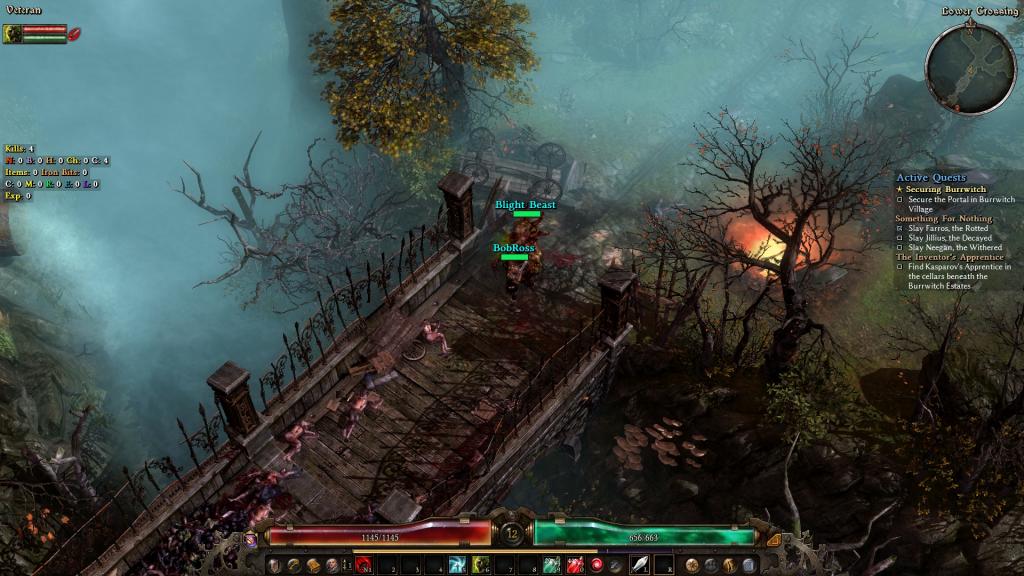Viewport: 1024px width, 576px height.
Task: Click the golden figure button on right hotbar
Action: (730, 566)
